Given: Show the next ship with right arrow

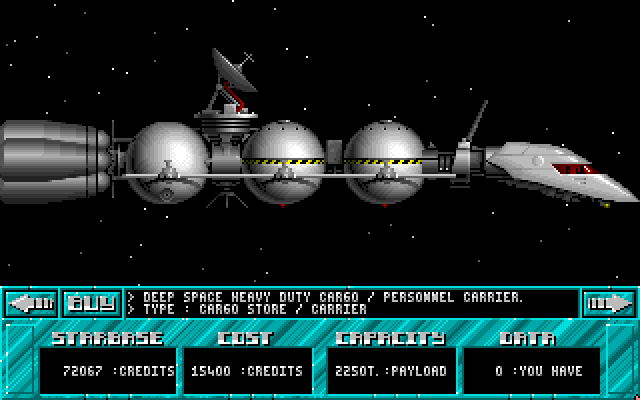Looking at the screenshot, I should (609, 302).
